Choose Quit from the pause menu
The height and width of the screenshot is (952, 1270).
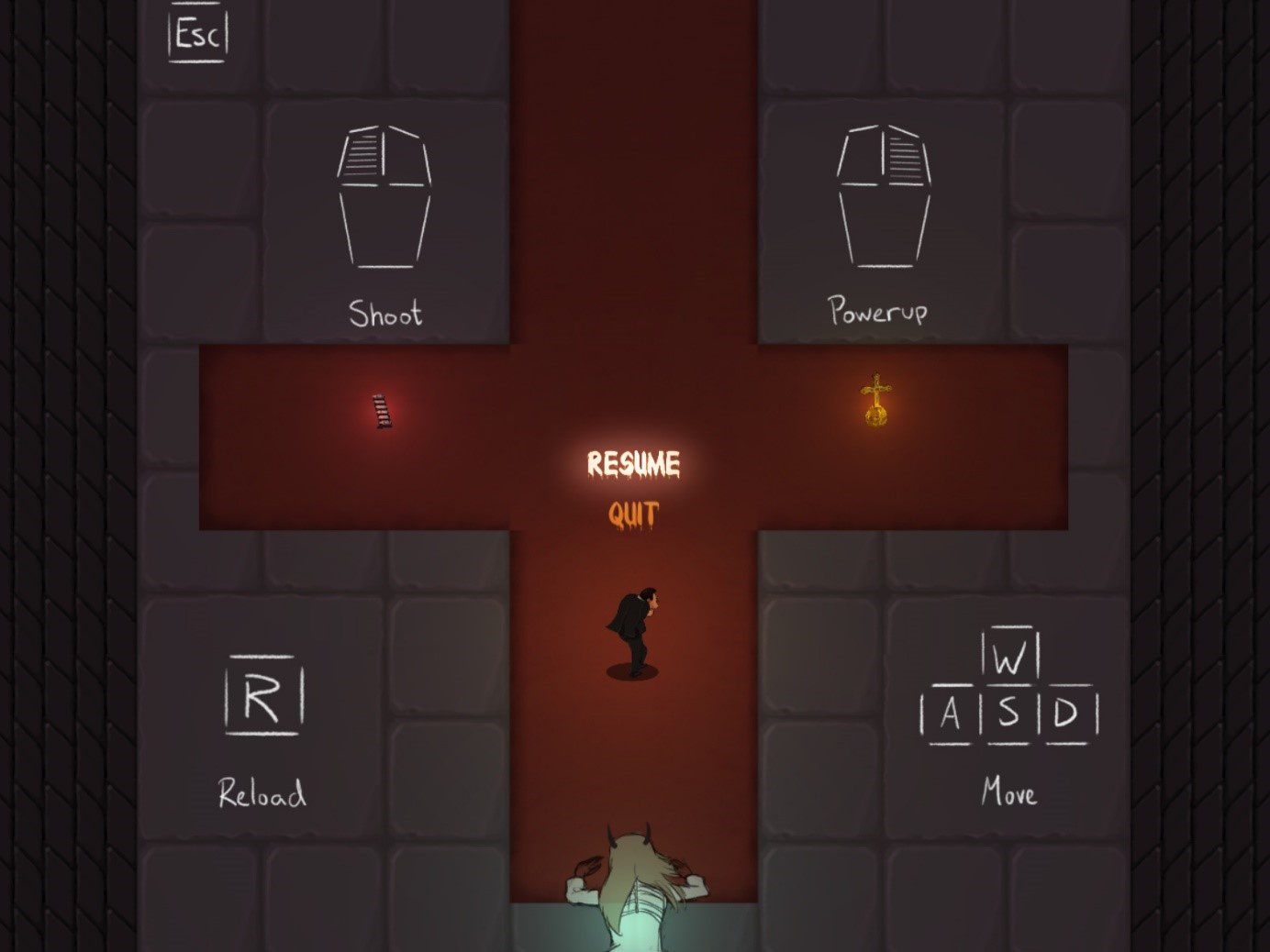(x=633, y=515)
